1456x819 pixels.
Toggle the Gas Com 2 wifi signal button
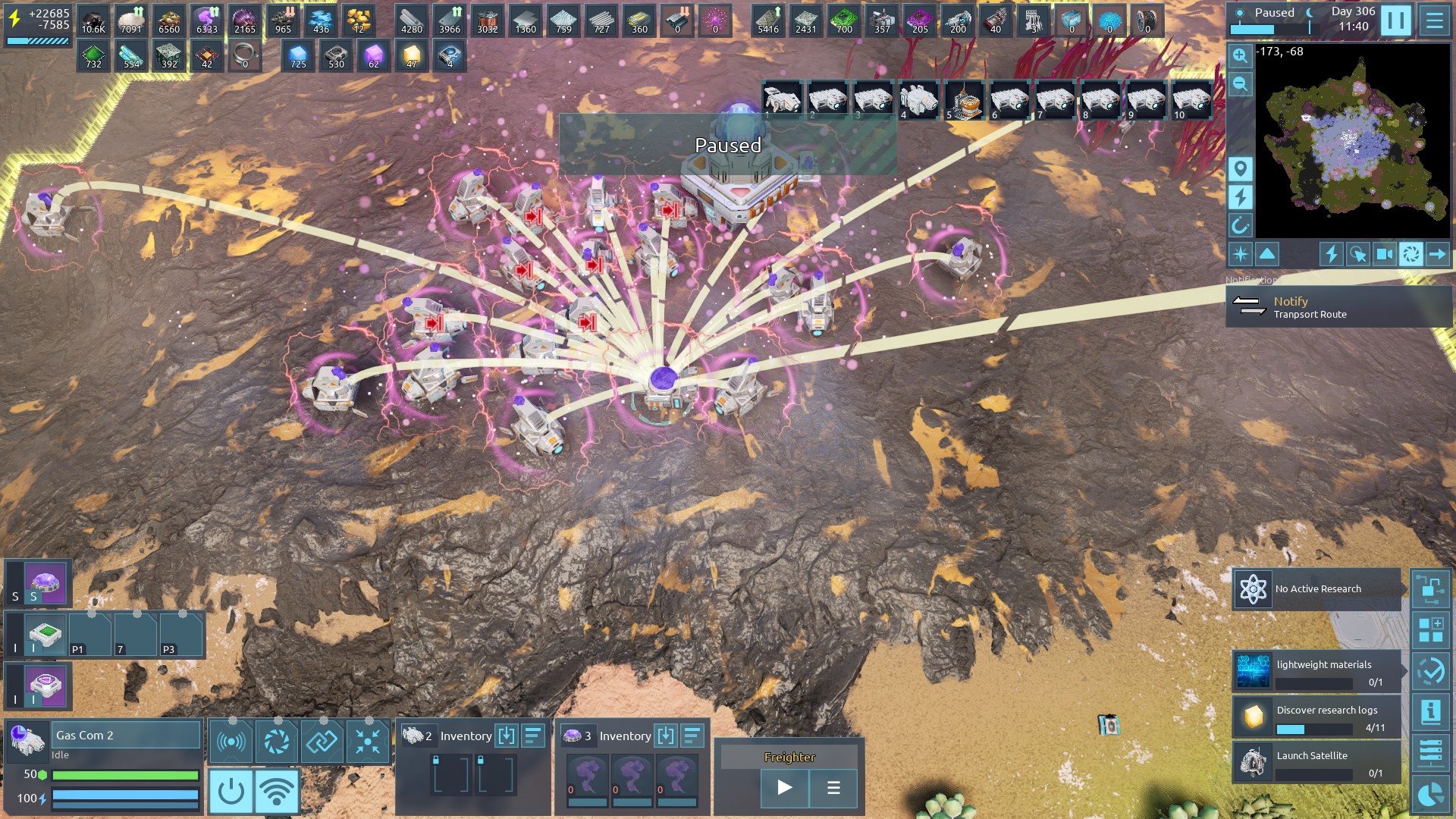click(x=277, y=792)
